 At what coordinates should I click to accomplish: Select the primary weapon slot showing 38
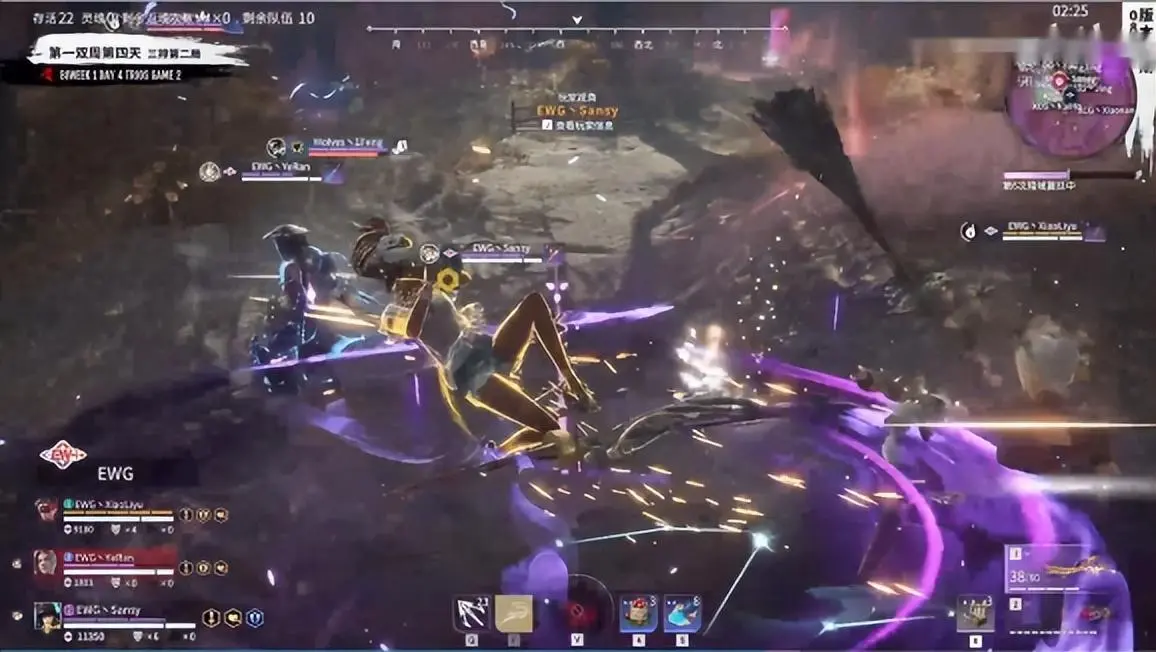(x=1060, y=569)
